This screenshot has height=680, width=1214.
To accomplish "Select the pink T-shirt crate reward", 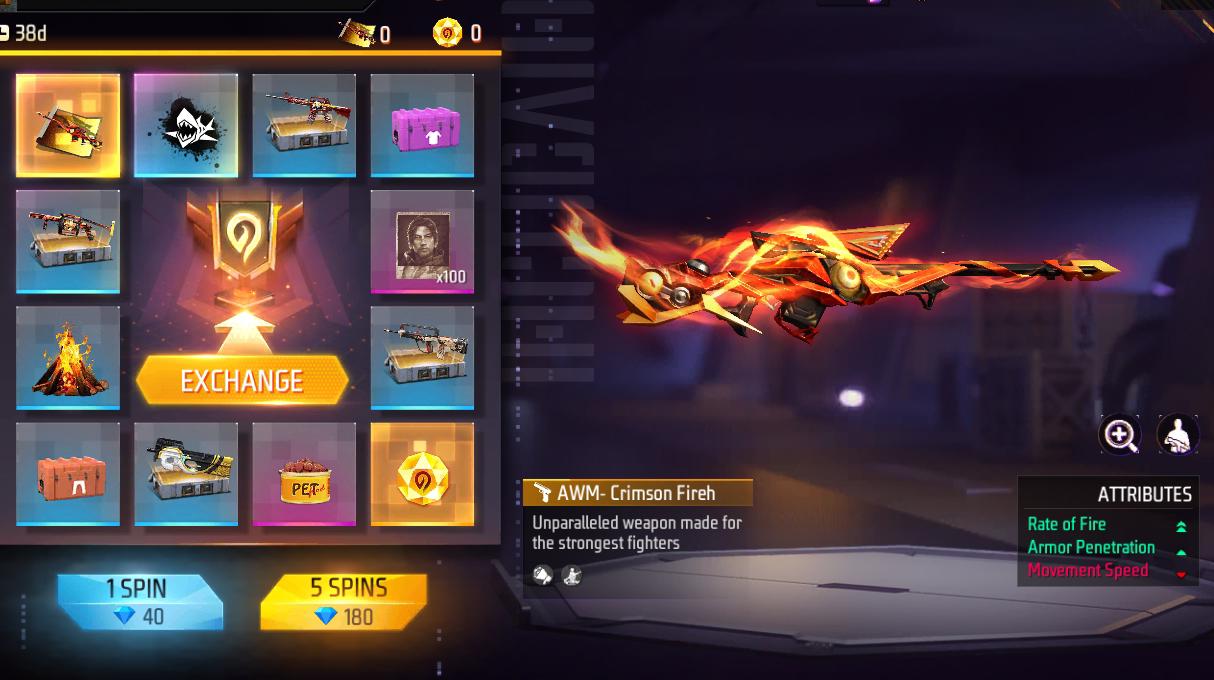I will click(422, 125).
